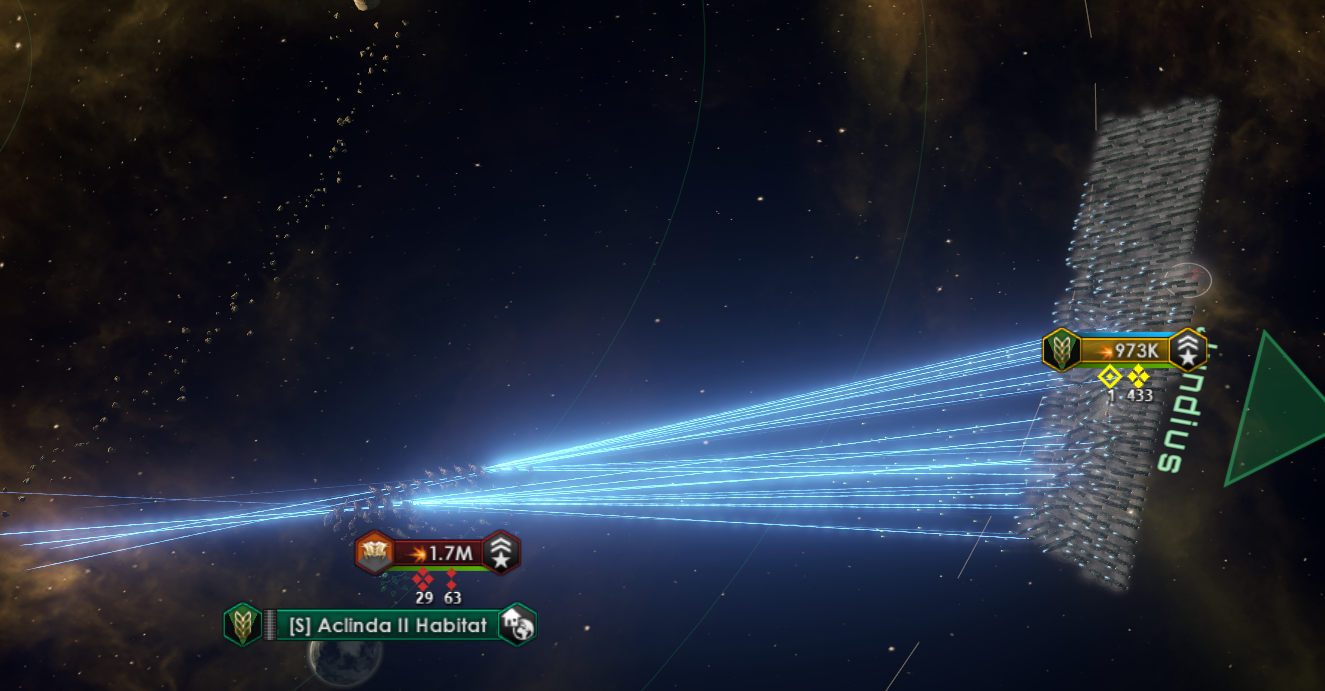Click the colony icon on the Habitat label
This screenshot has height=691, width=1325.
click(518, 625)
